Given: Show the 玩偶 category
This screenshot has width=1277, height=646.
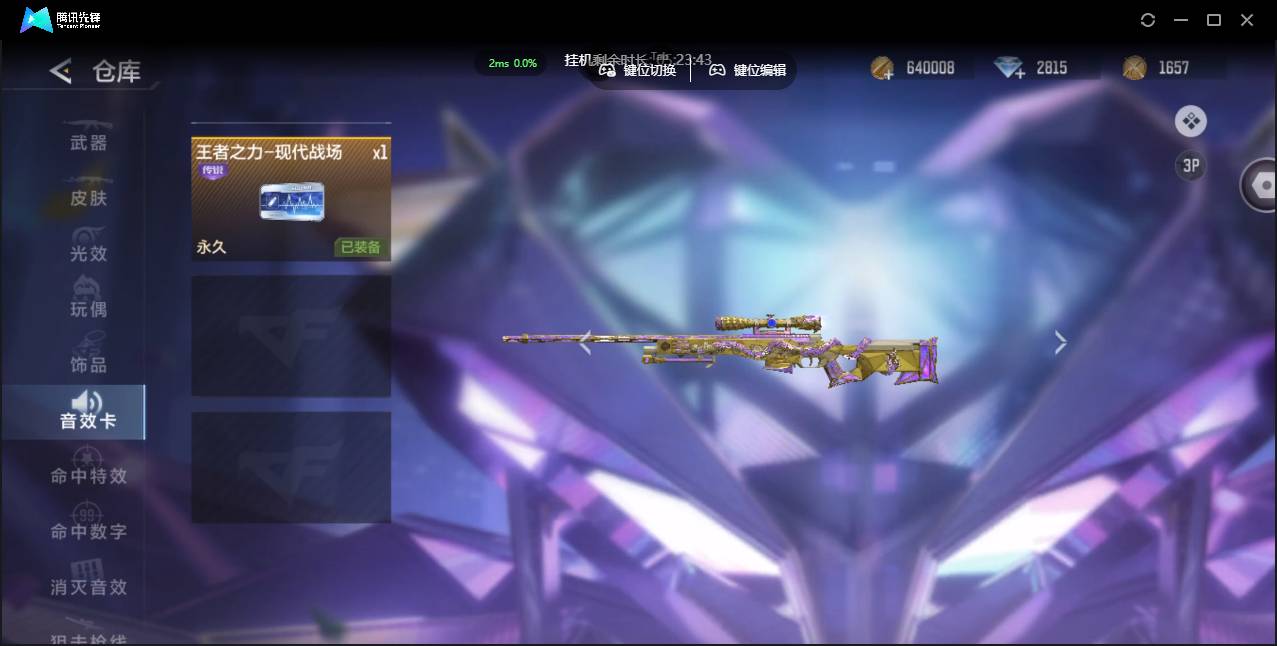Looking at the screenshot, I should click(88, 308).
